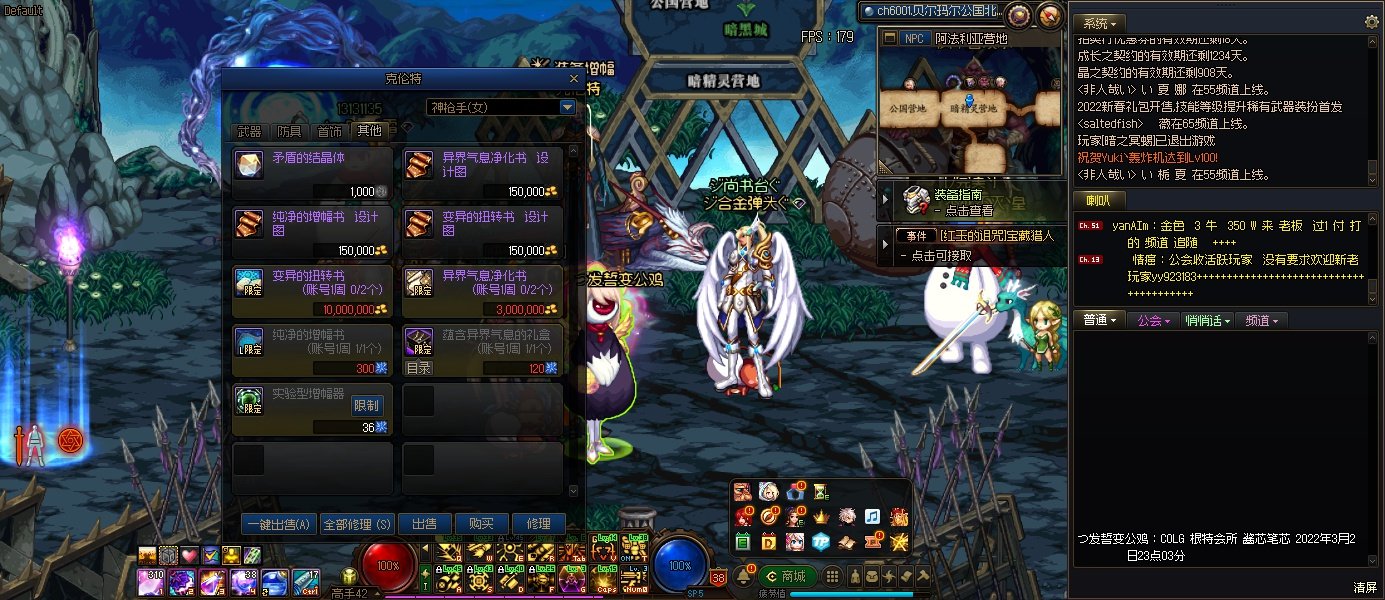
Task: Switch to the 公会 chat tab
Action: point(1154,320)
